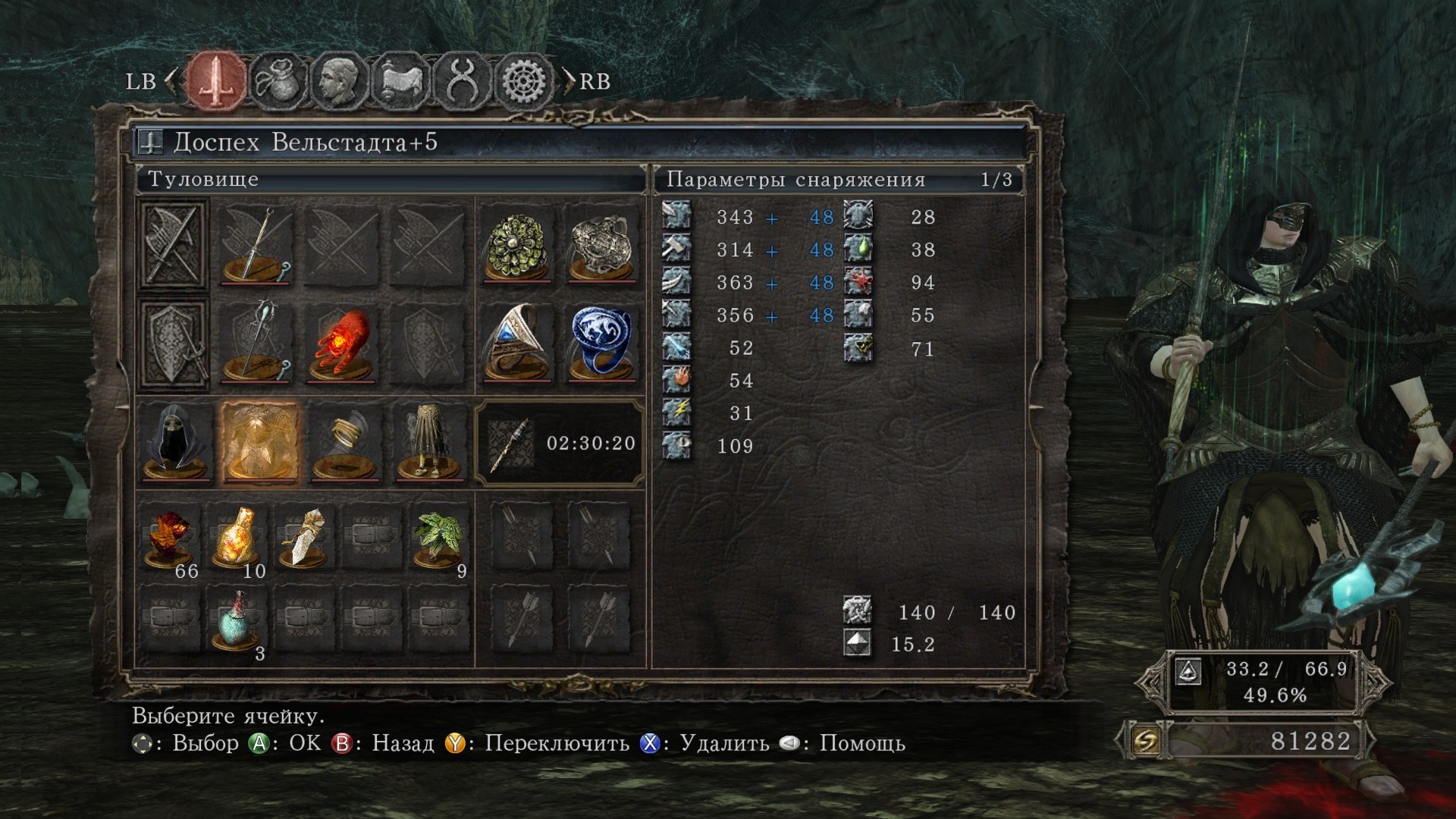This screenshot has height=819, width=1456.
Task: Select the green flower-shaped ring slot
Action: click(x=518, y=246)
